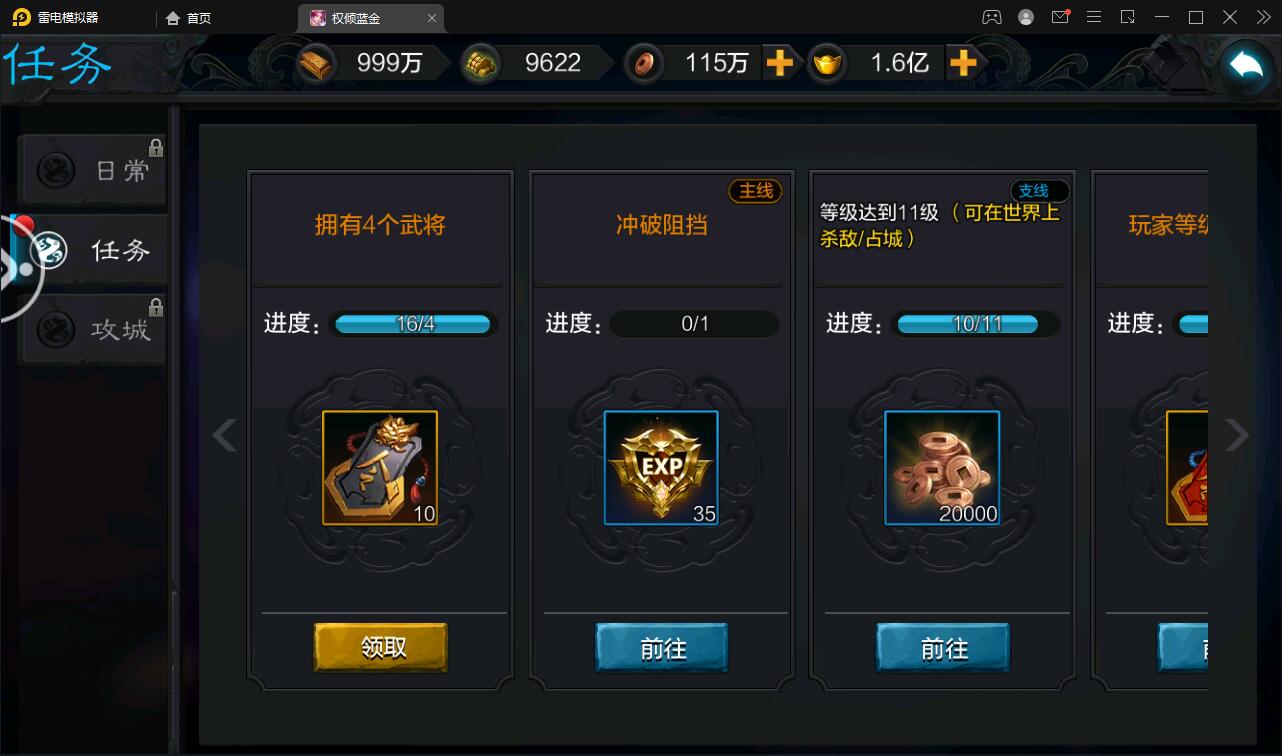
Task: Click the screenshot capture icon in titlebar
Action: coord(1128,17)
